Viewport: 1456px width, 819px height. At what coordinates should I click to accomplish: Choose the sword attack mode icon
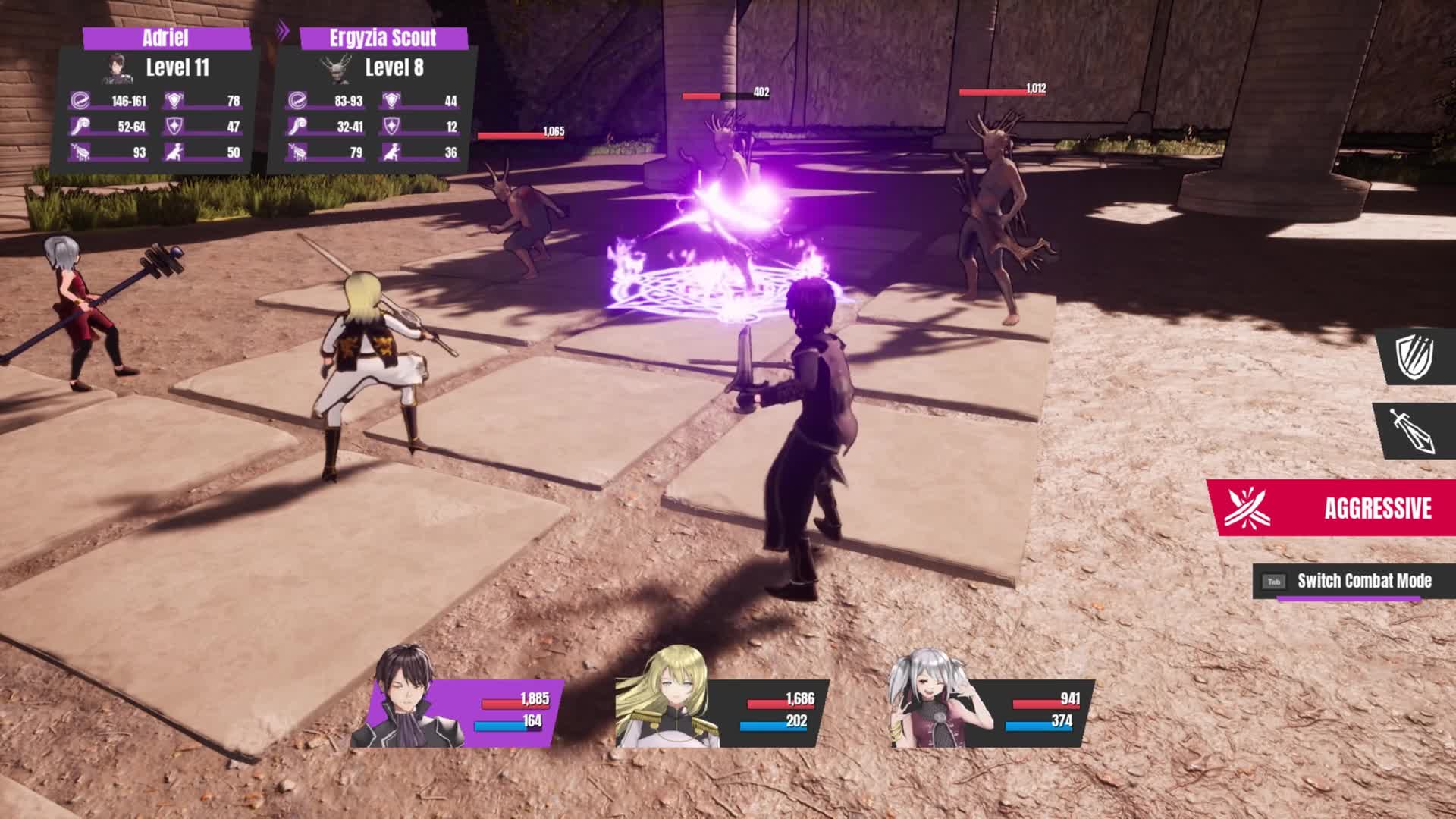pyautogui.click(x=1415, y=431)
